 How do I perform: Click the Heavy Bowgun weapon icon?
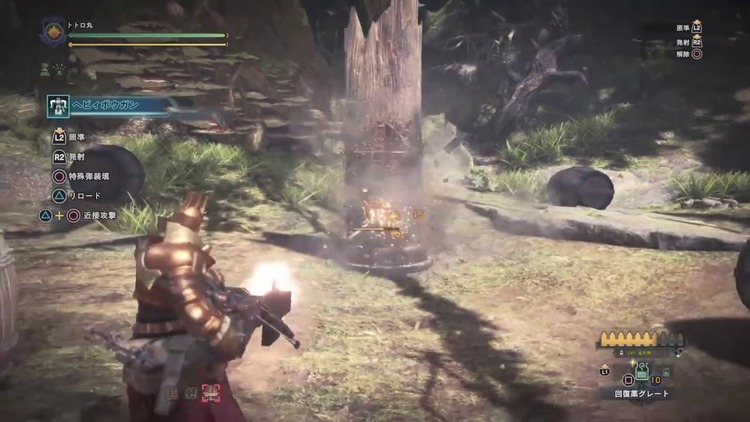(x=58, y=106)
